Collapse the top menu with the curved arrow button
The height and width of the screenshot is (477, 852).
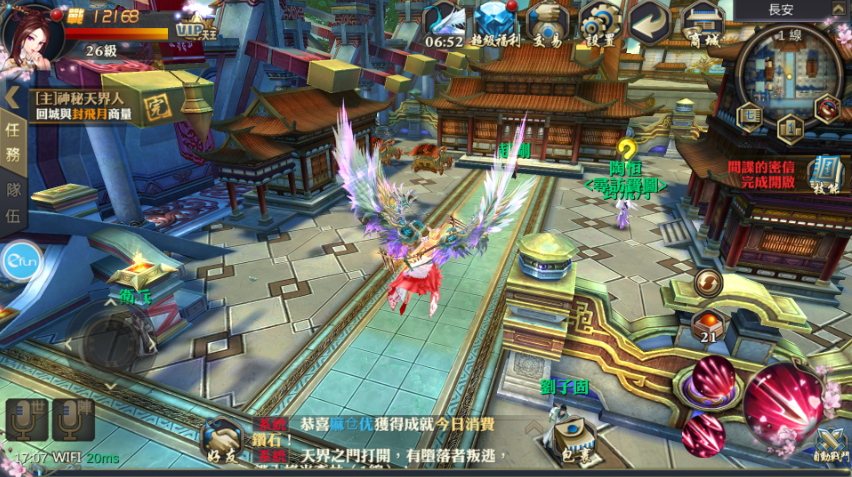coord(650,22)
